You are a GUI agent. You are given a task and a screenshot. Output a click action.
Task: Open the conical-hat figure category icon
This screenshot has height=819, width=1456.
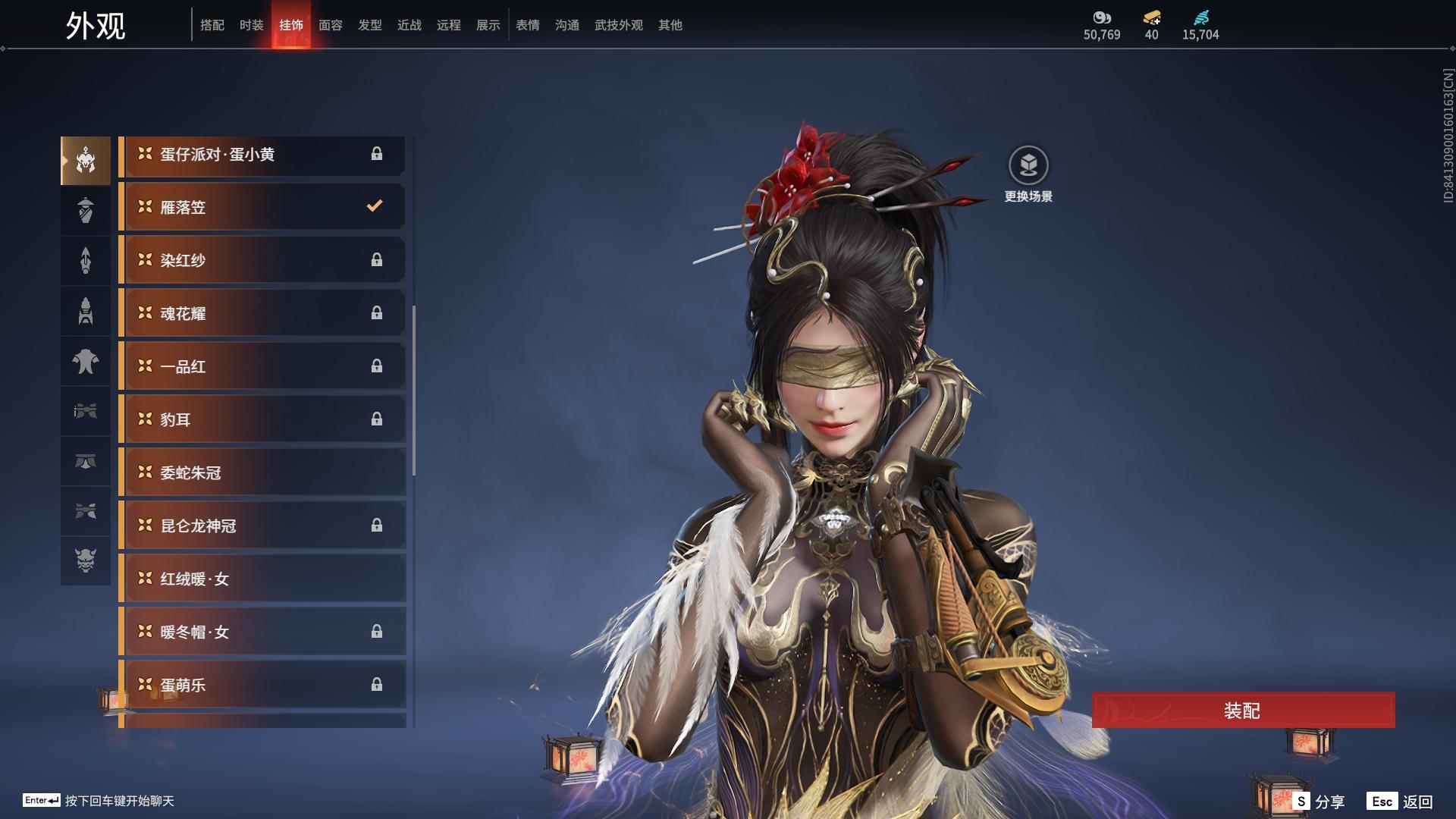(x=86, y=210)
